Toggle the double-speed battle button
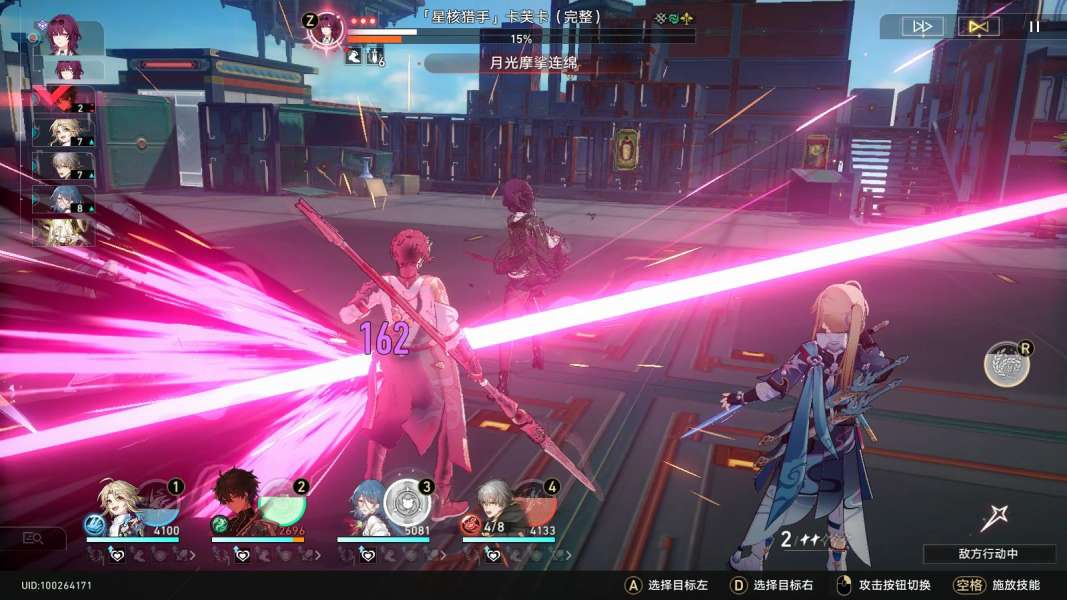The width and height of the screenshot is (1067, 600). [924, 27]
